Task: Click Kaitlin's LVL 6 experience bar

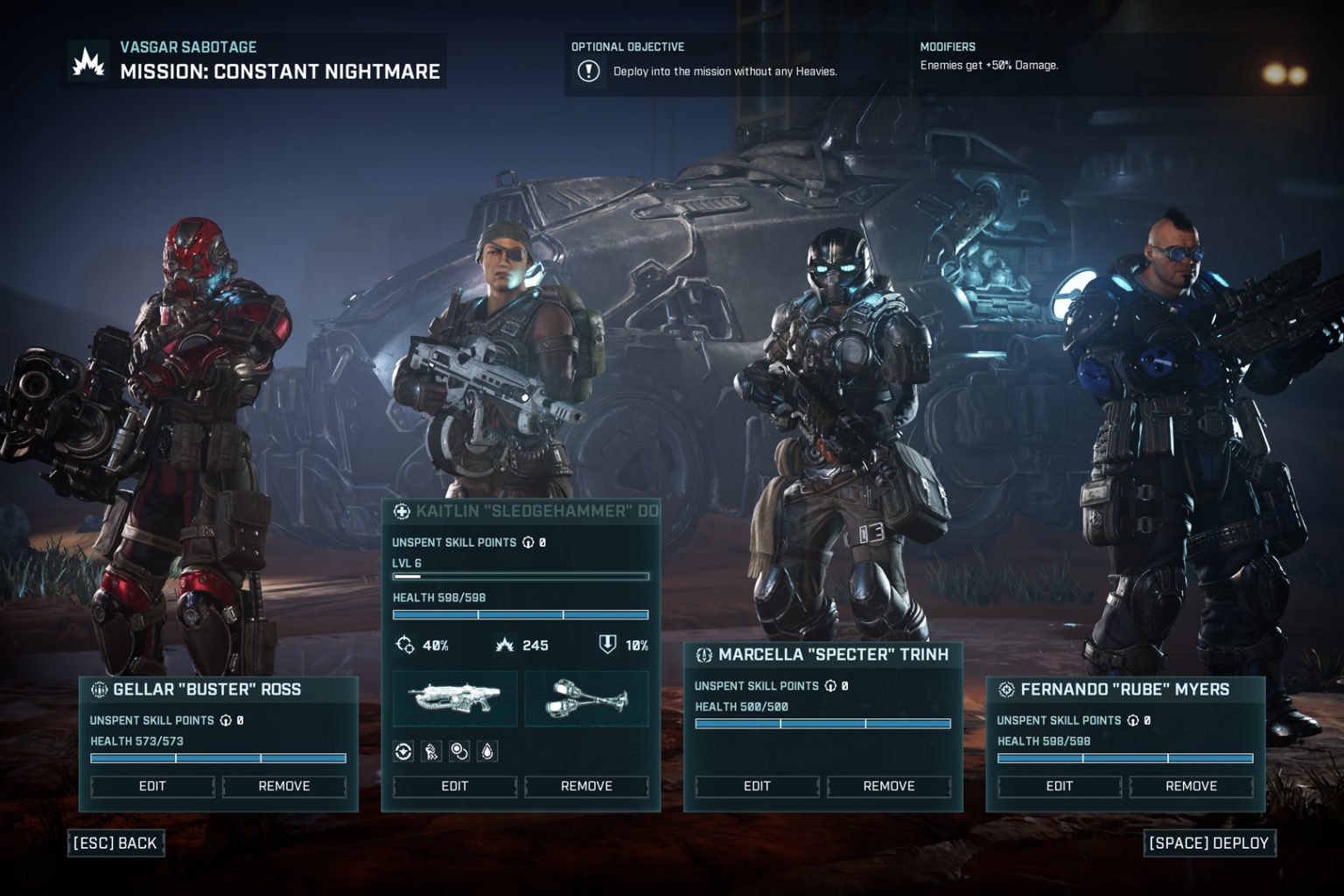Action: coord(521,576)
